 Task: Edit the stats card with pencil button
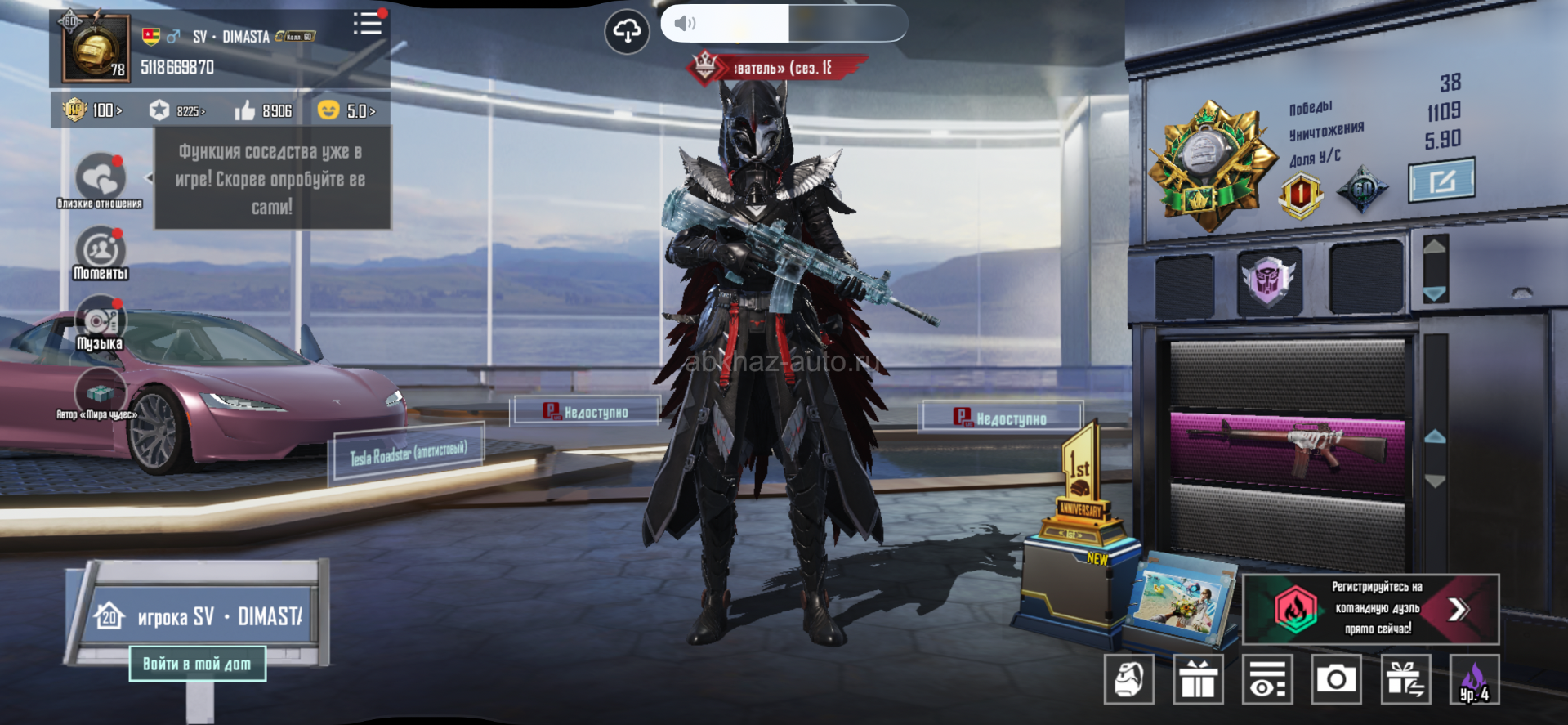[1441, 181]
